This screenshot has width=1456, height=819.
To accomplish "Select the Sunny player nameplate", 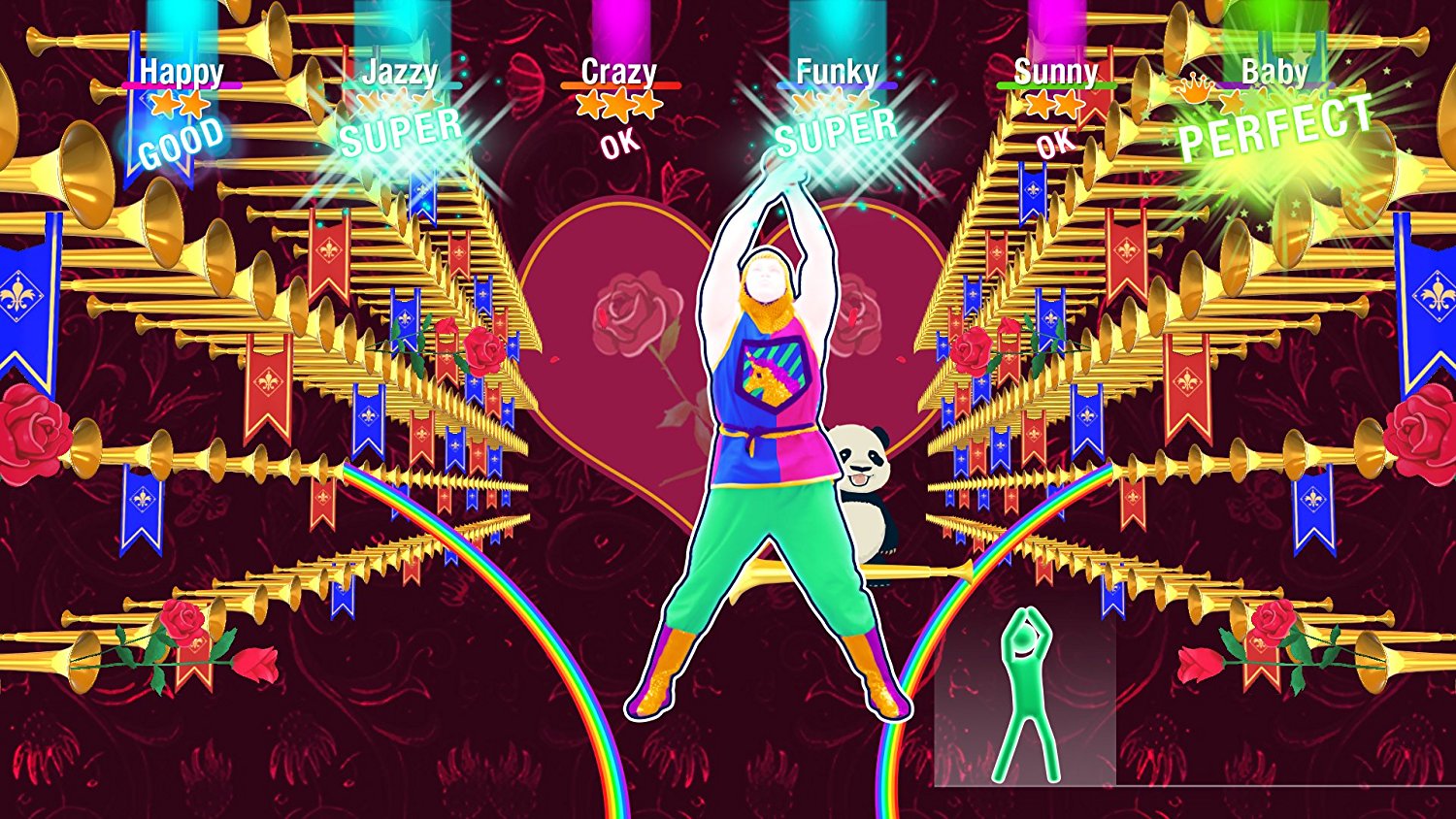I will click(1056, 70).
